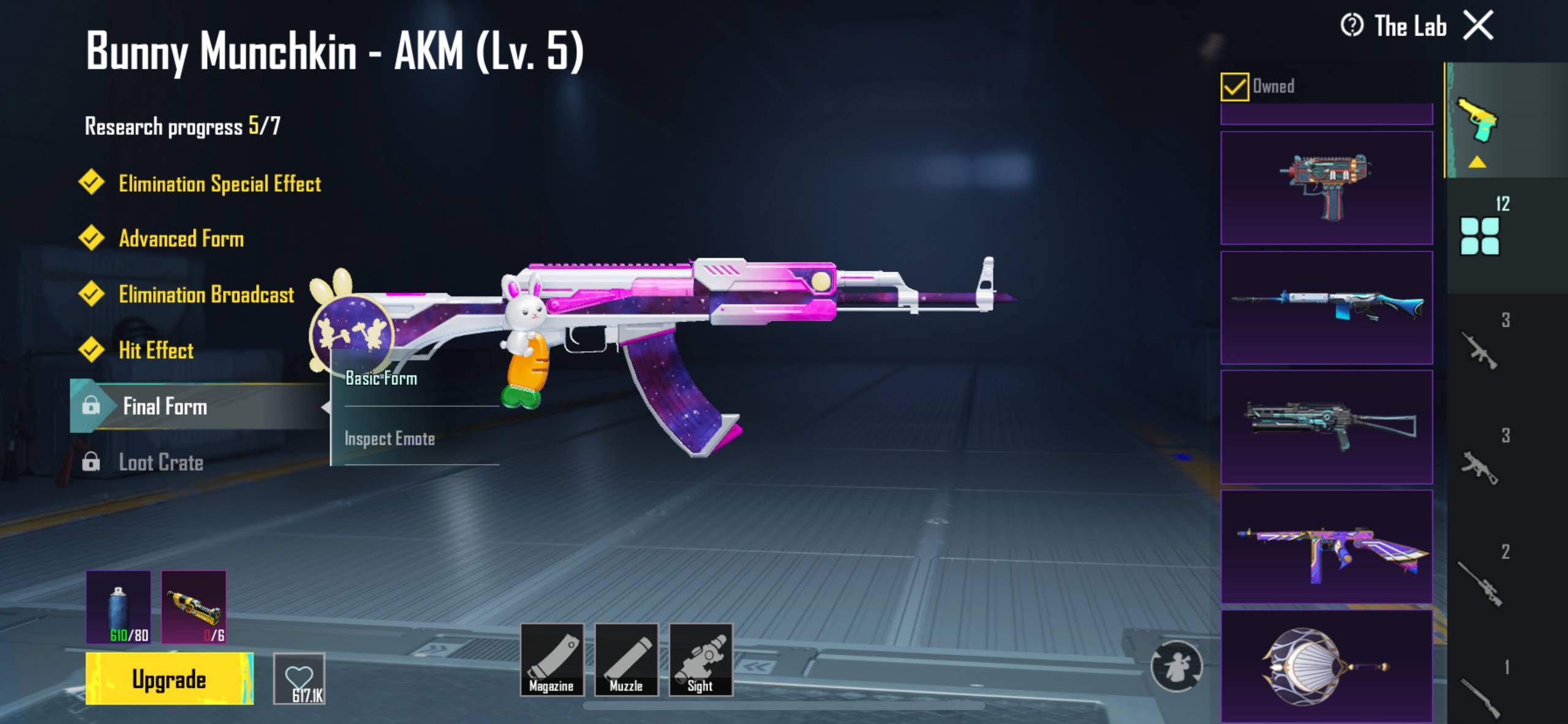Choose the Advanced Form entry
The image size is (1568, 724).
tap(181, 239)
